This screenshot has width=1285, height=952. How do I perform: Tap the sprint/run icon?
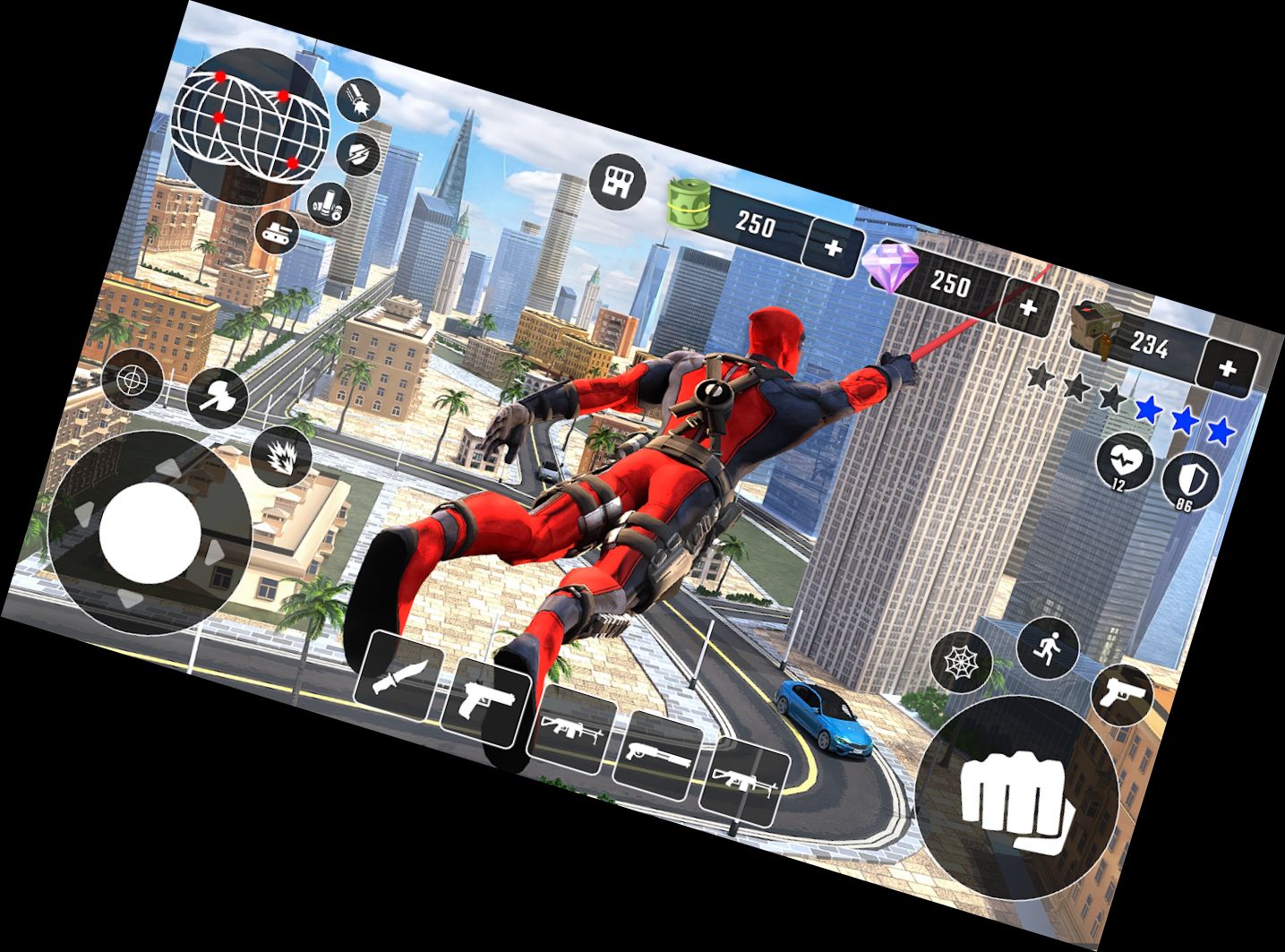click(1048, 648)
